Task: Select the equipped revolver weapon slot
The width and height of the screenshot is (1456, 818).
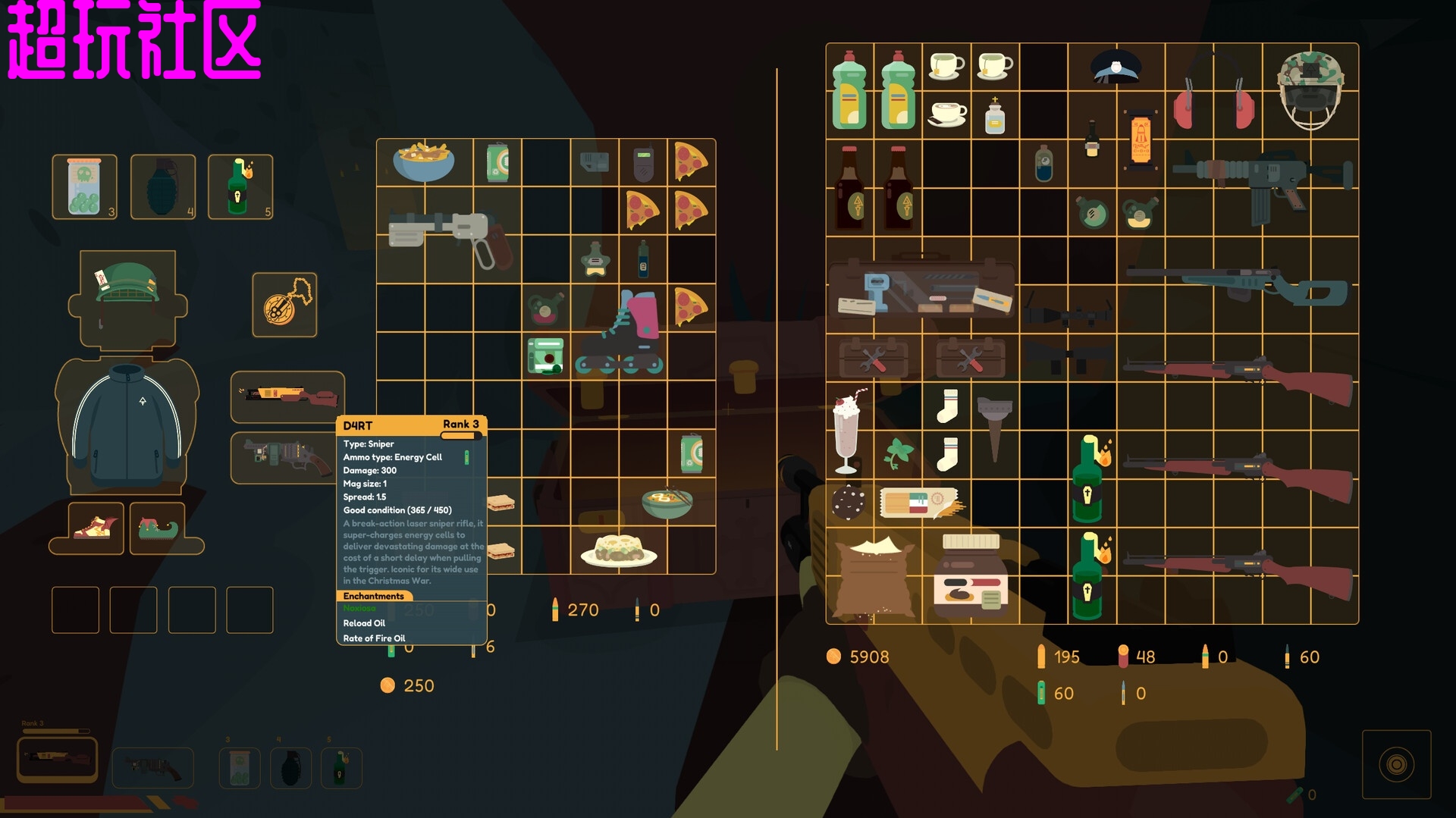Action: (282, 456)
